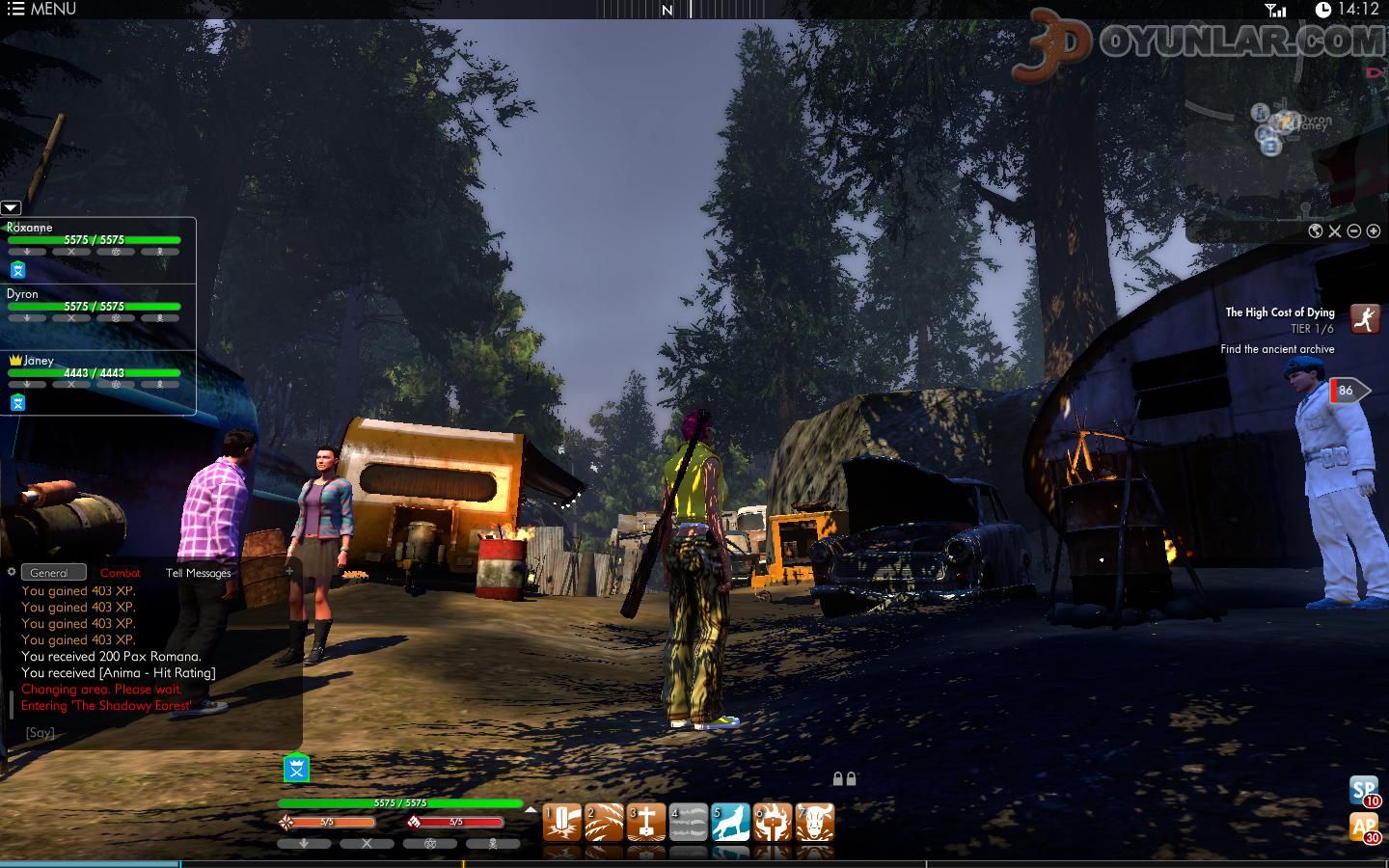Select team leader Janey
The image size is (1389, 868).
[x=39, y=361]
